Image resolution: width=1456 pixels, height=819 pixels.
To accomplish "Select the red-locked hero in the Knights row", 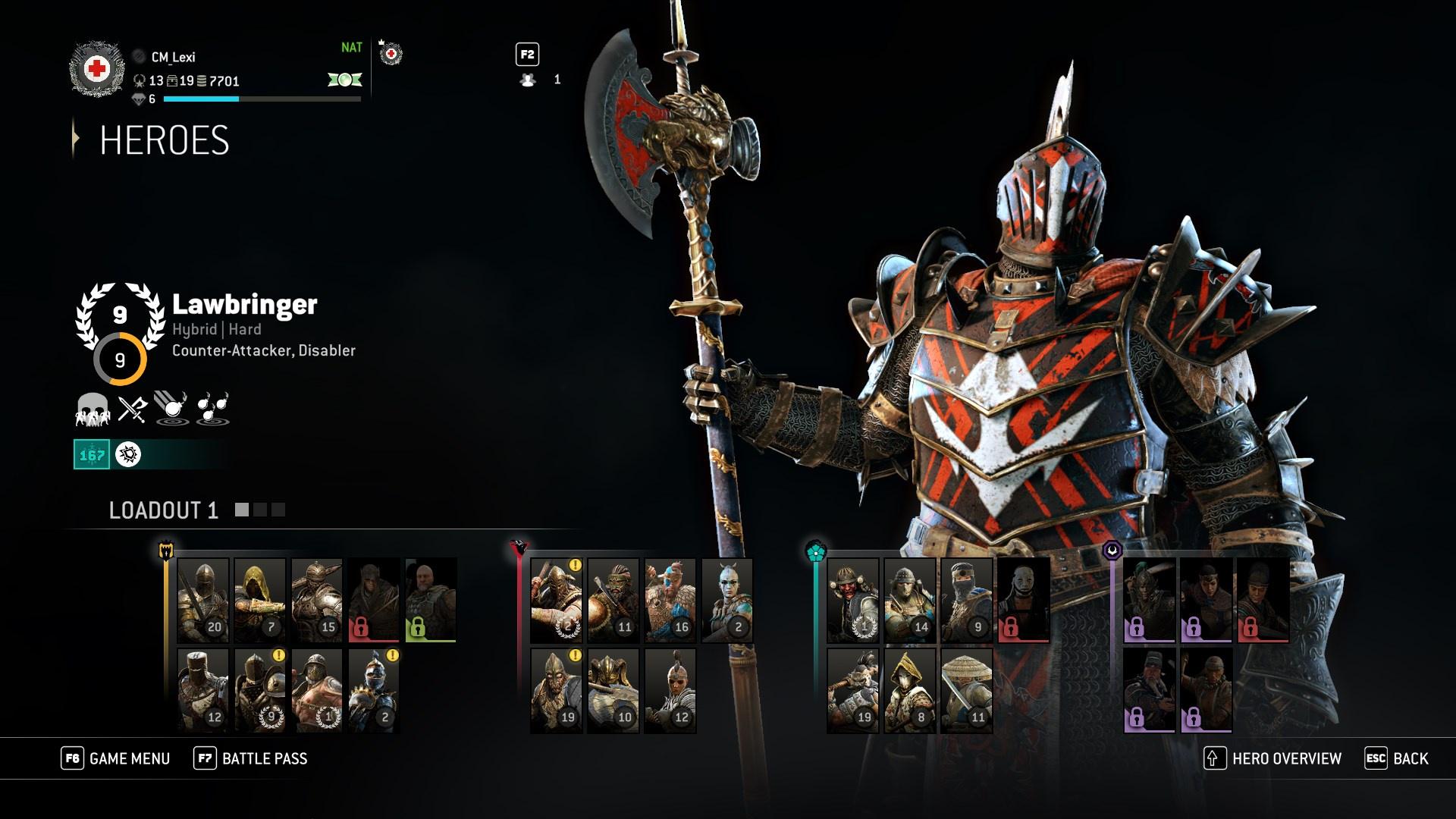I will tap(373, 600).
